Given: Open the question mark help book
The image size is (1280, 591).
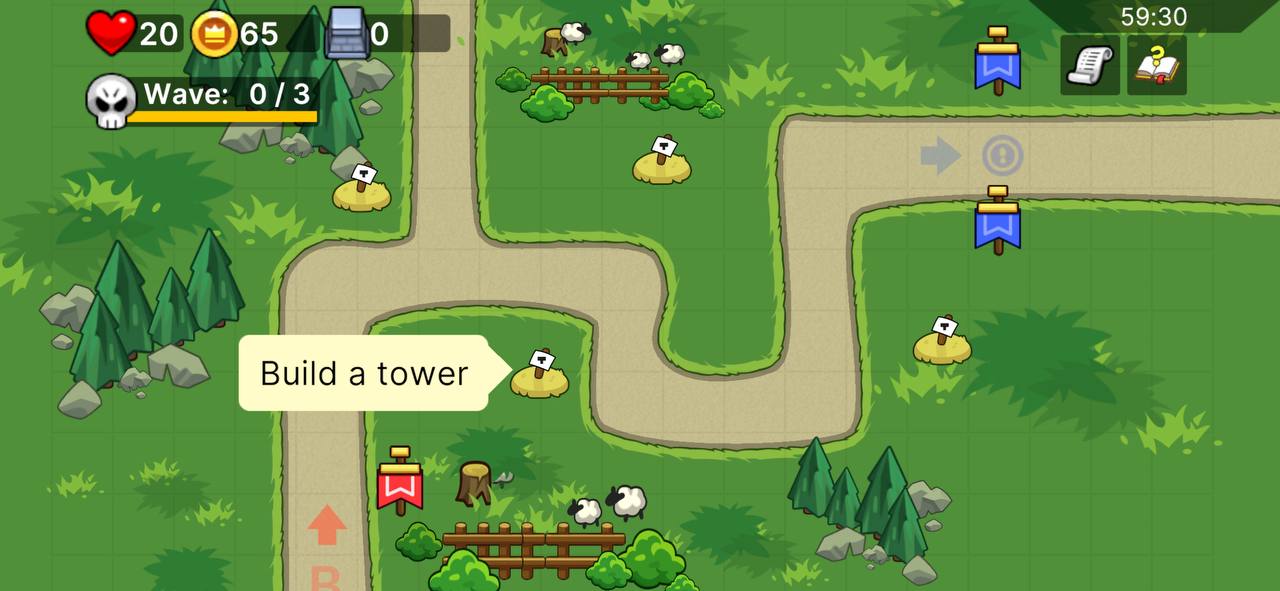Looking at the screenshot, I should coord(1157,65).
